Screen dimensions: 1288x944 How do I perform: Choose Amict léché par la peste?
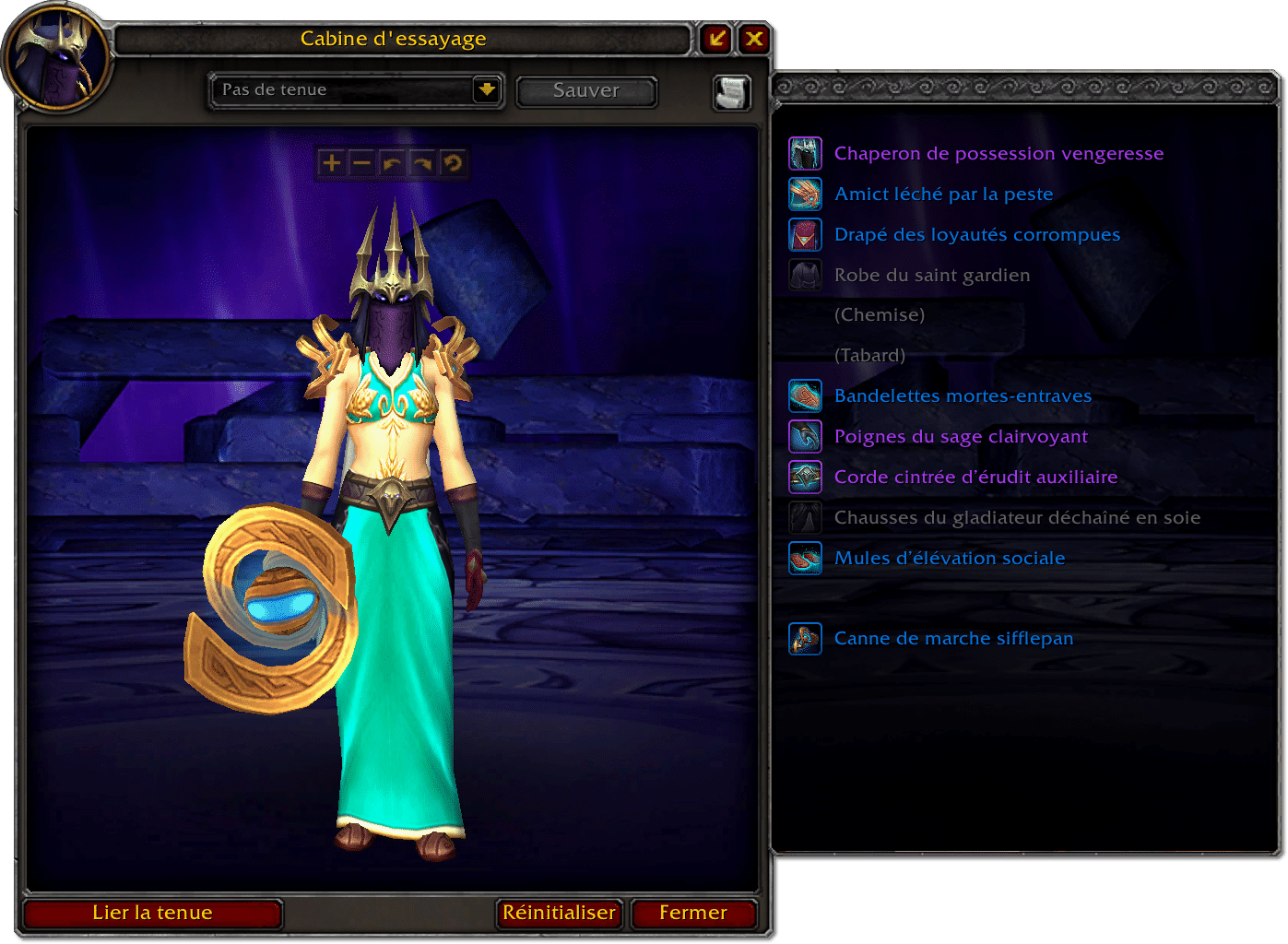tap(943, 195)
